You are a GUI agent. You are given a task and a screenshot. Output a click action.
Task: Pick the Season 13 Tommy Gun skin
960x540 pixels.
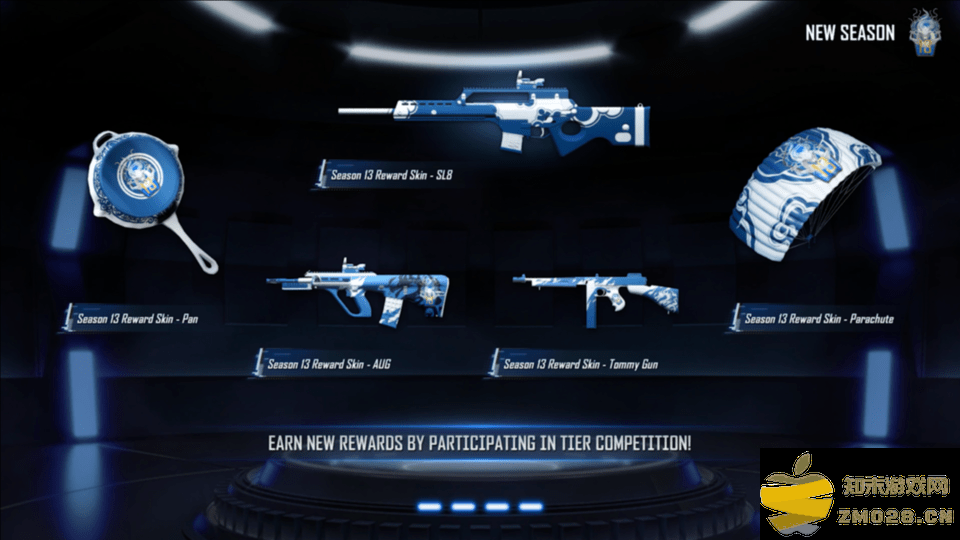pos(597,294)
